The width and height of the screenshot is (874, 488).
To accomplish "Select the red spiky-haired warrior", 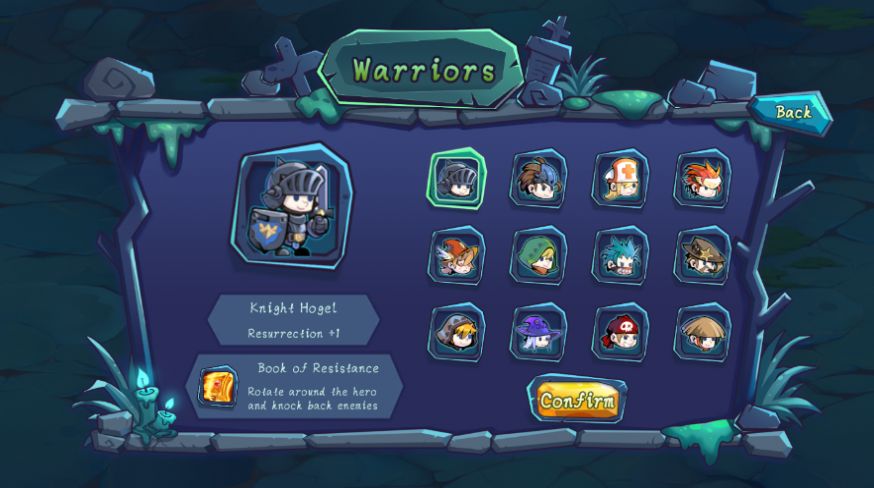I will click(702, 179).
